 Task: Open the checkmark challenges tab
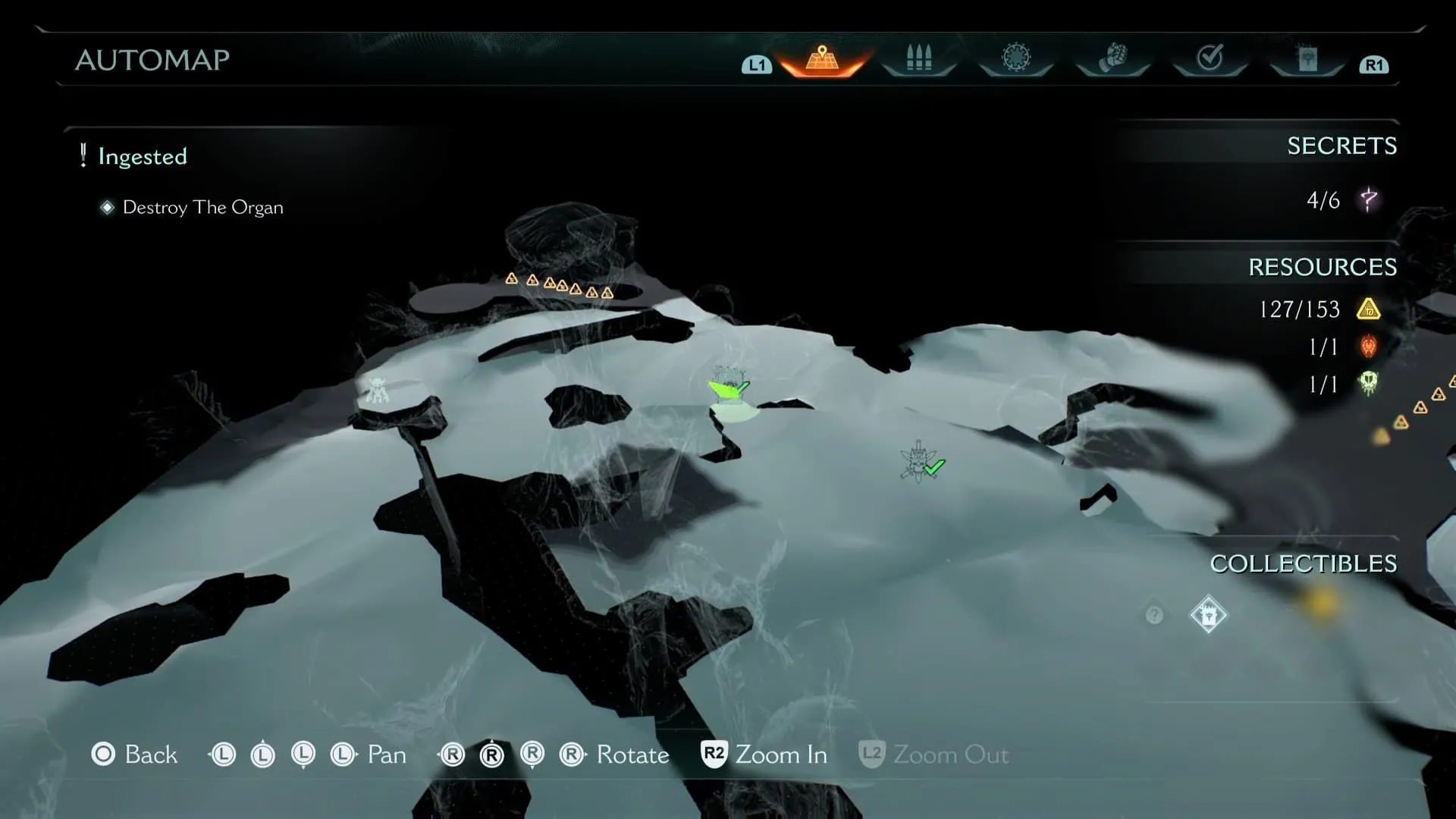[x=1210, y=58]
